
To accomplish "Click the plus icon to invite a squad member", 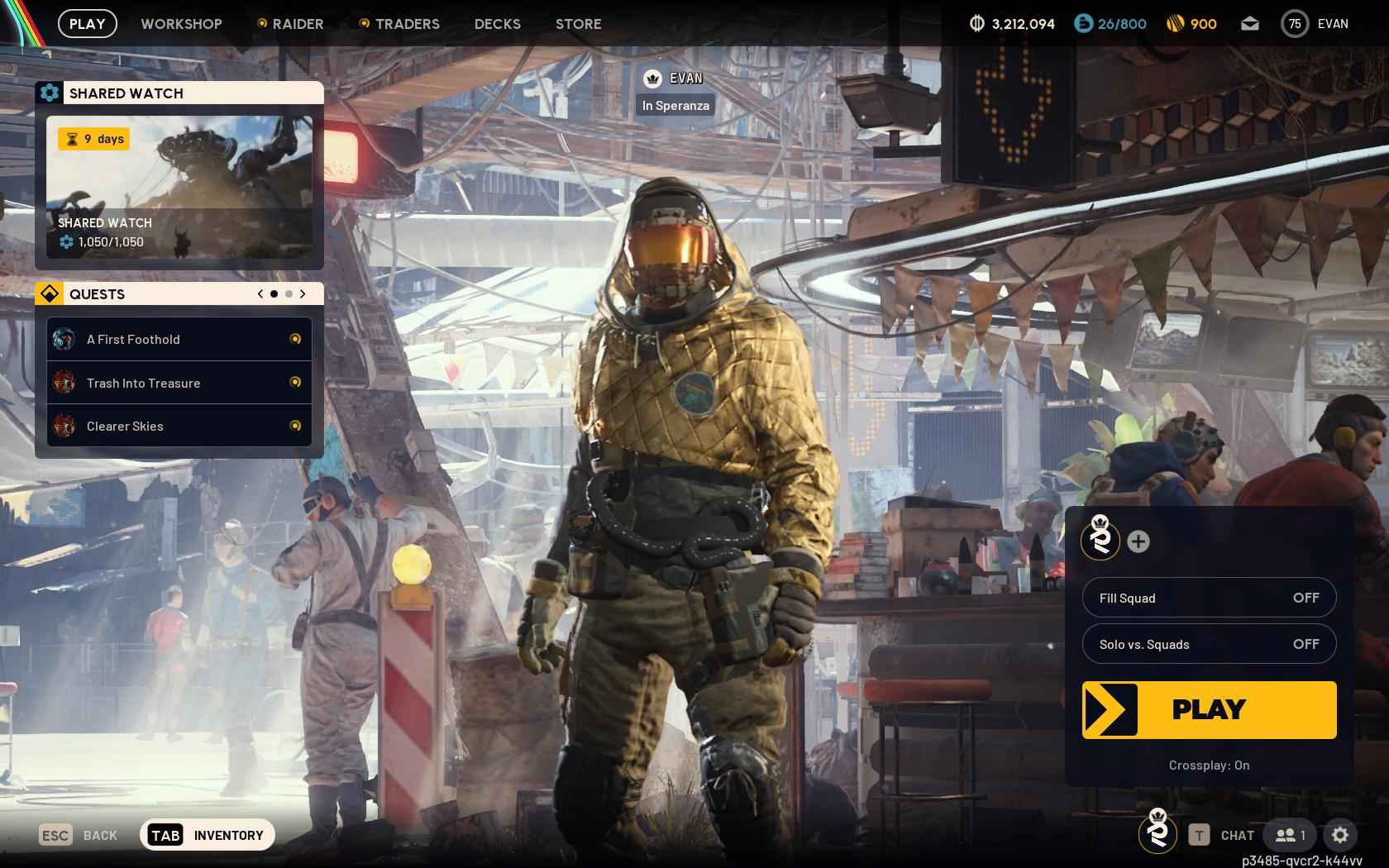I will point(1139,543).
